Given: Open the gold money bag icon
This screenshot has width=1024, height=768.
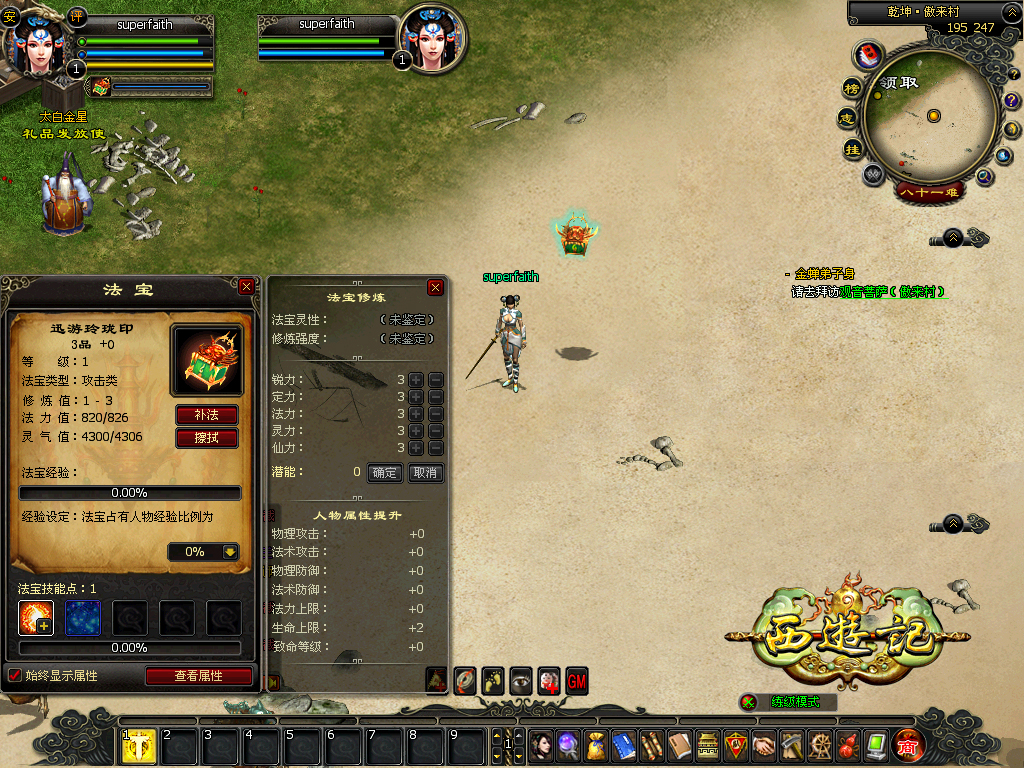Looking at the screenshot, I should (x=596, y=745).
